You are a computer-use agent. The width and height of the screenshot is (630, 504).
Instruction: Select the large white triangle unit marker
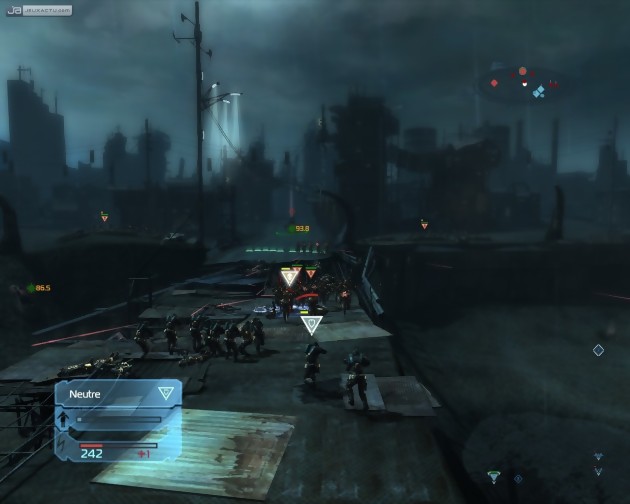[x=291, y=276]
